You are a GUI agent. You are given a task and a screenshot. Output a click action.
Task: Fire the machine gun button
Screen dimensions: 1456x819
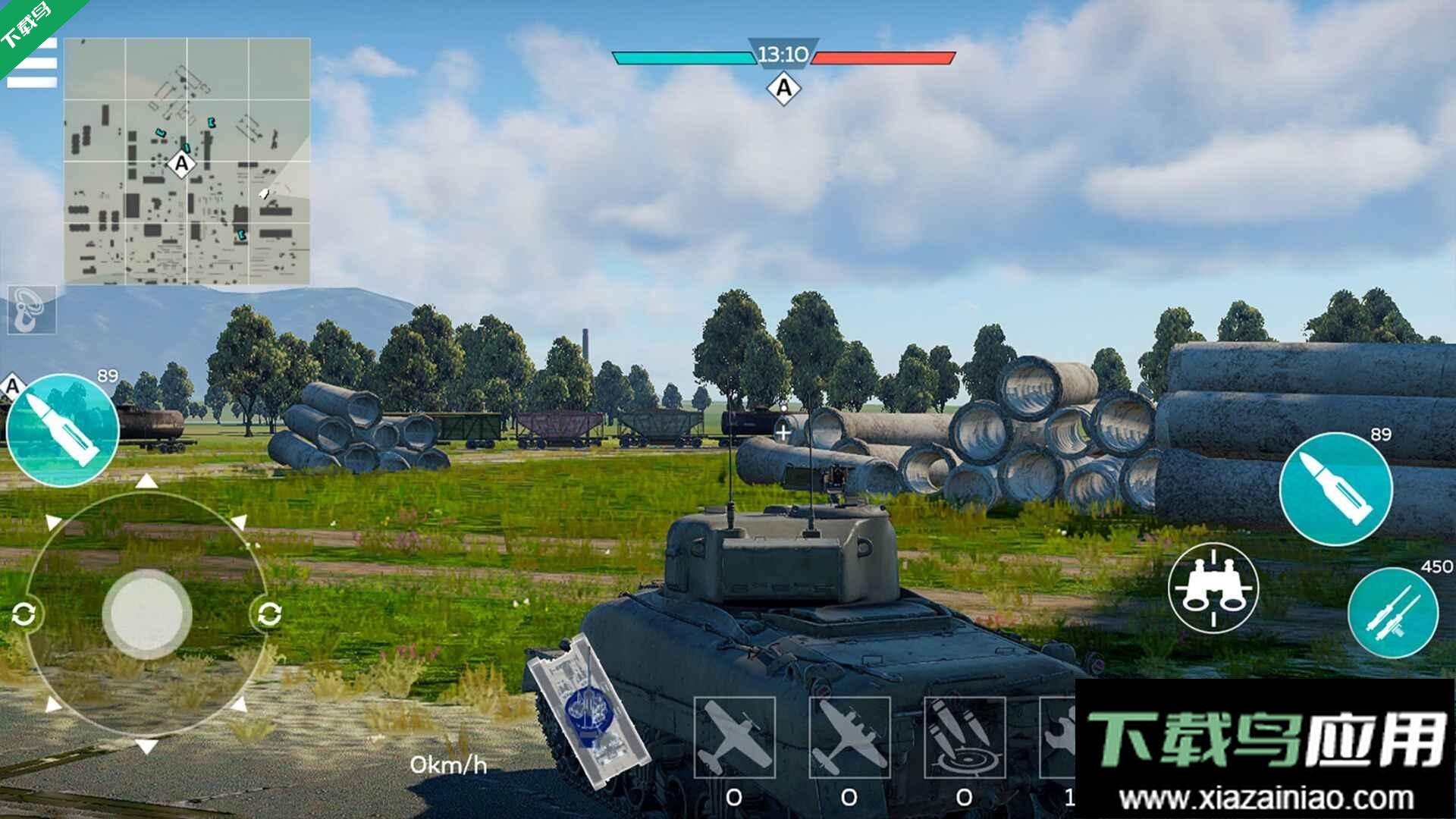(1392, 613)
